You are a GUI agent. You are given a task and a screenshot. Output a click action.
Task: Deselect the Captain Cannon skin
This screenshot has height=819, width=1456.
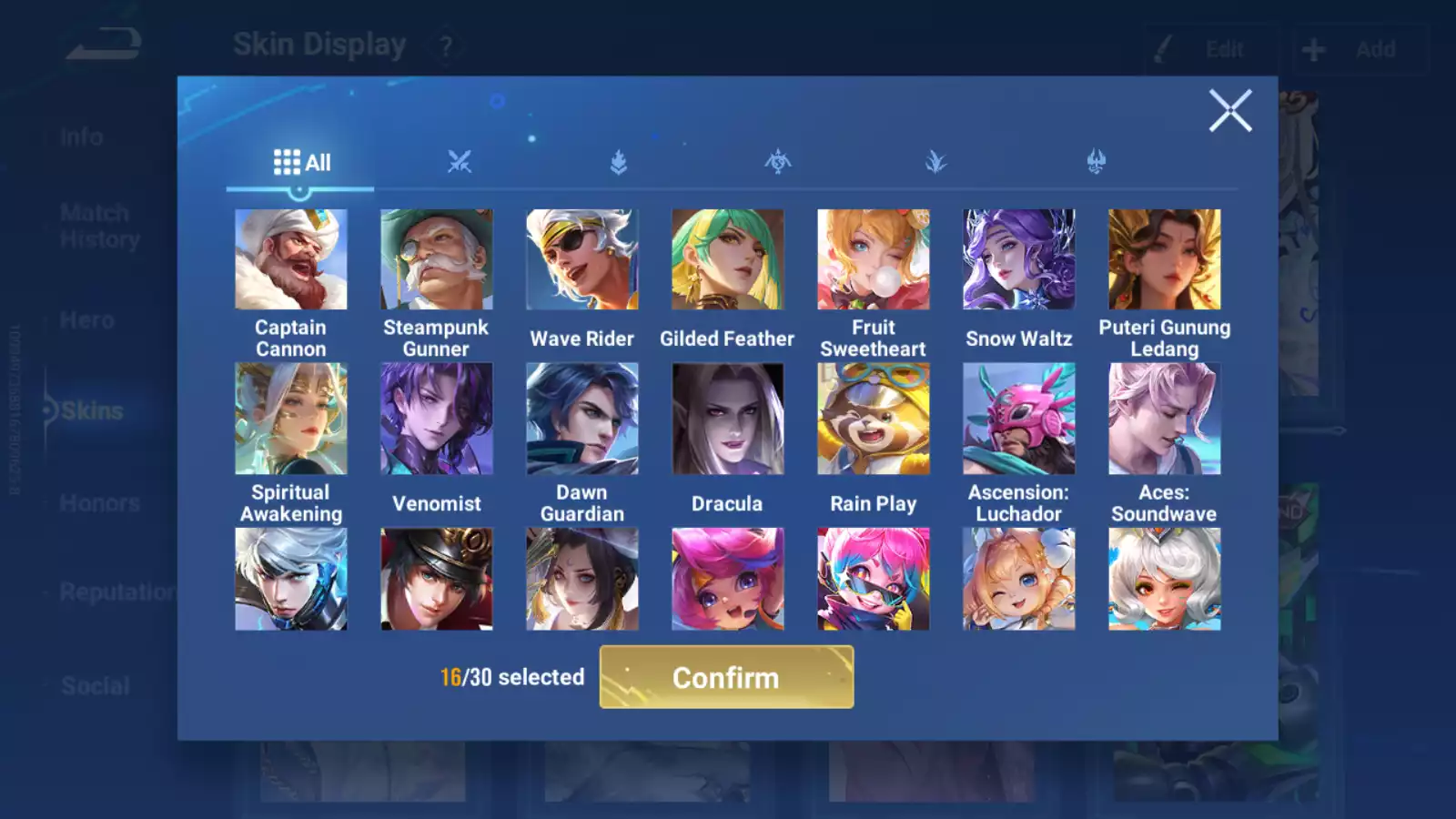click(291, 259)
